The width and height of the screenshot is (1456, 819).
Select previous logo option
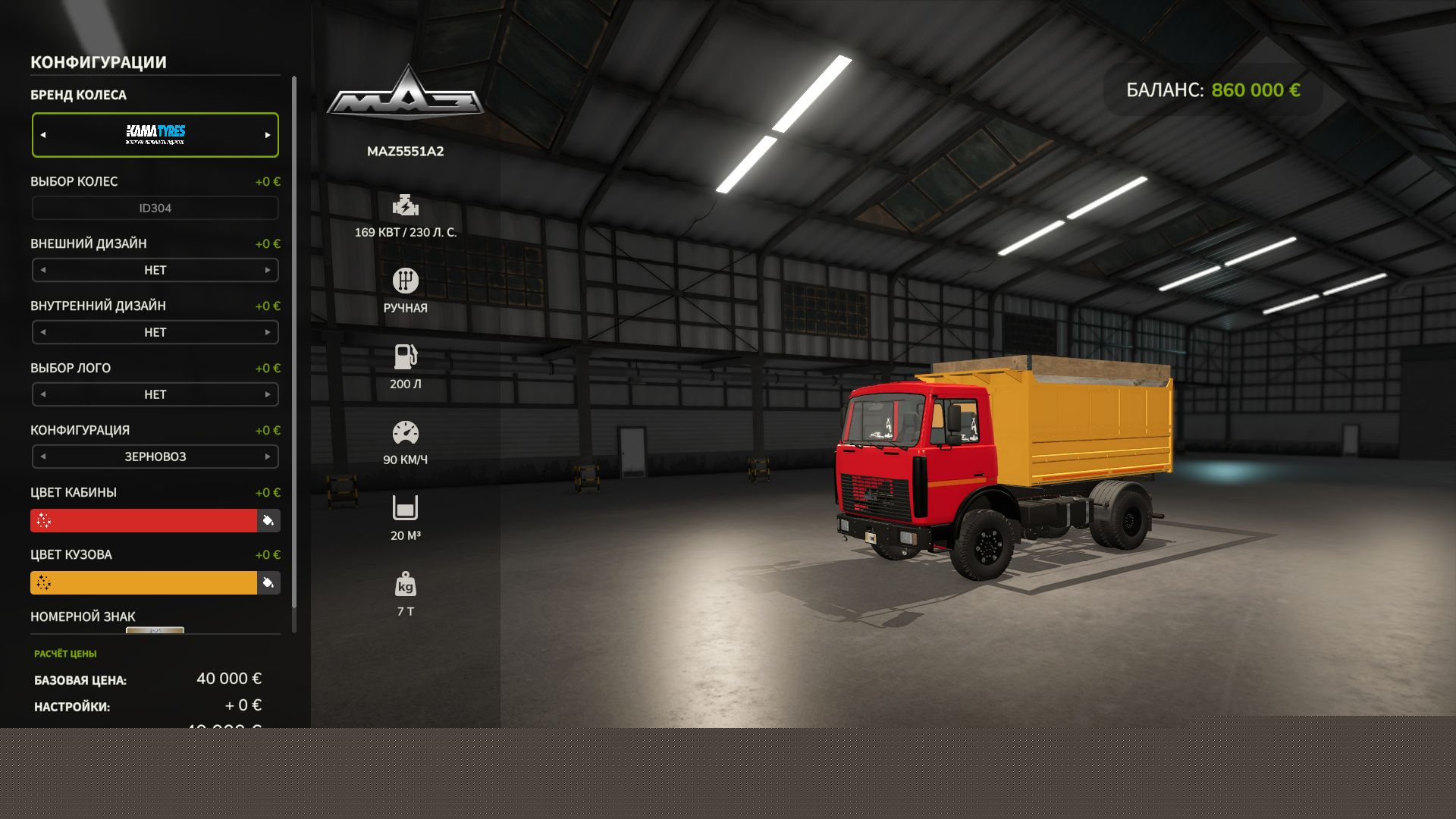tap(43, 394)
